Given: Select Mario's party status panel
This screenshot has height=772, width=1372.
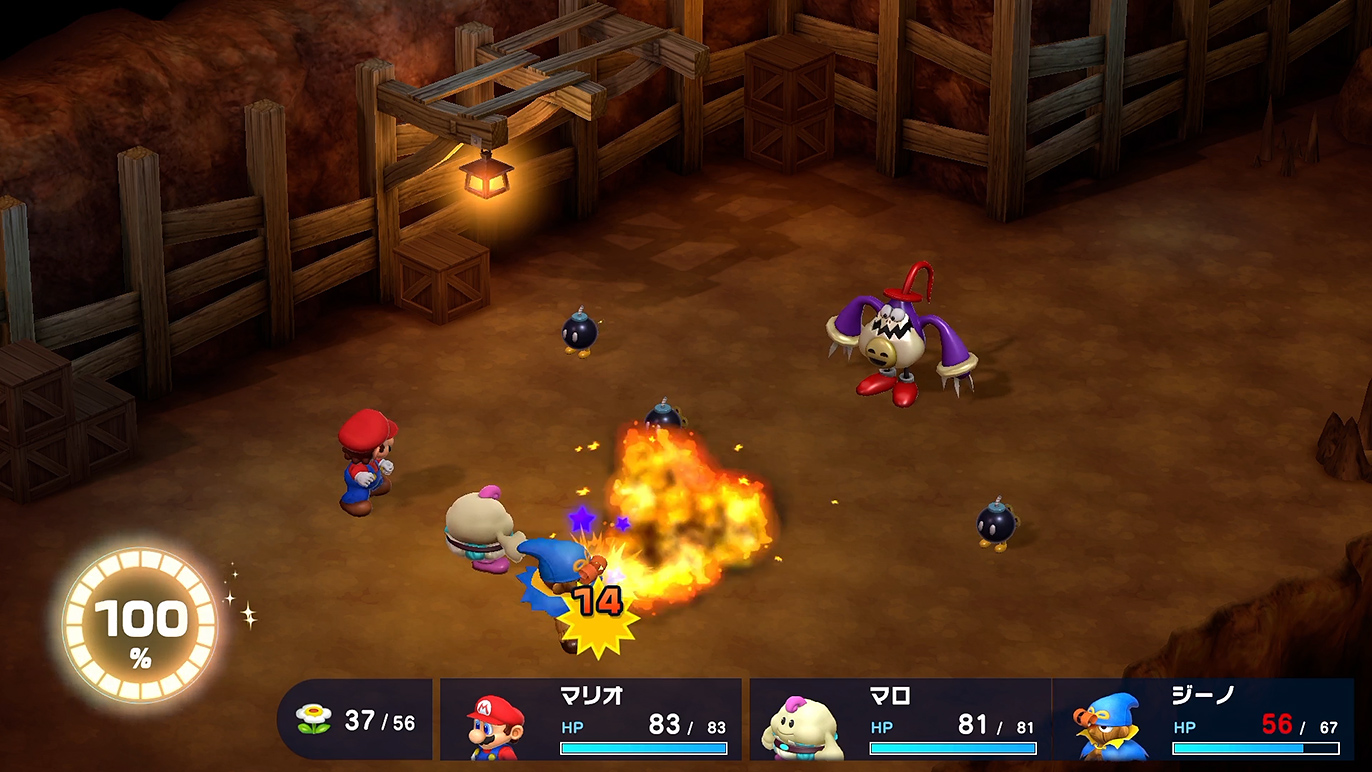Looking at the screenshot, I should point(591,721).
